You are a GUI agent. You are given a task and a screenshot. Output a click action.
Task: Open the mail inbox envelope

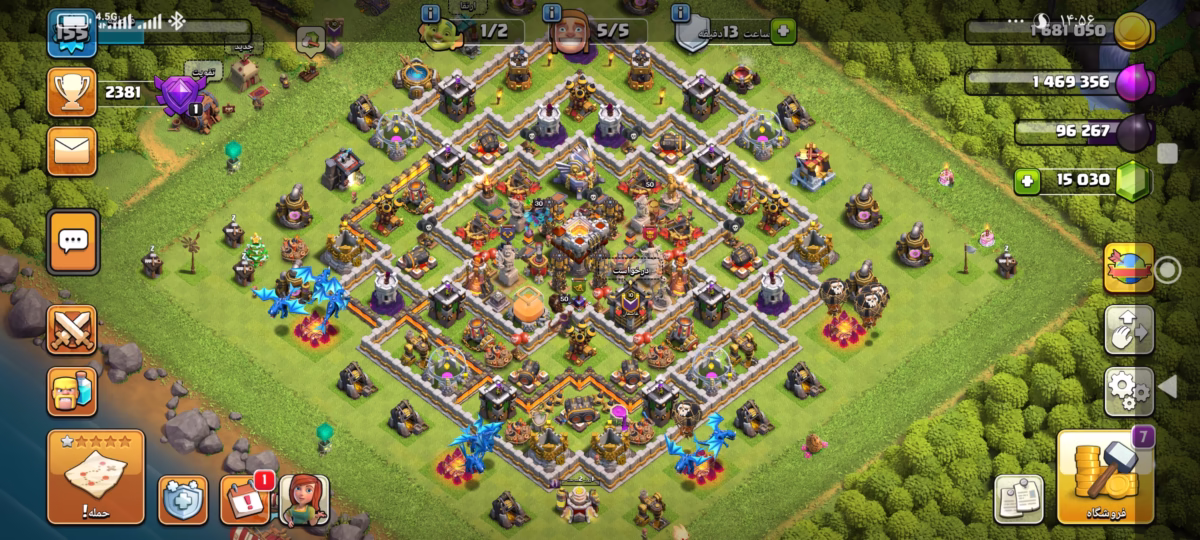point(72,151)
